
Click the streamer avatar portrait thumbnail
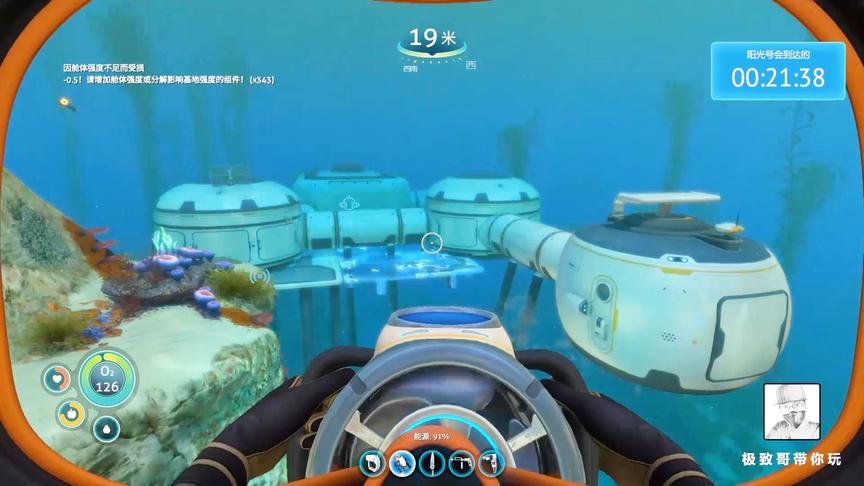click(790, 412)
